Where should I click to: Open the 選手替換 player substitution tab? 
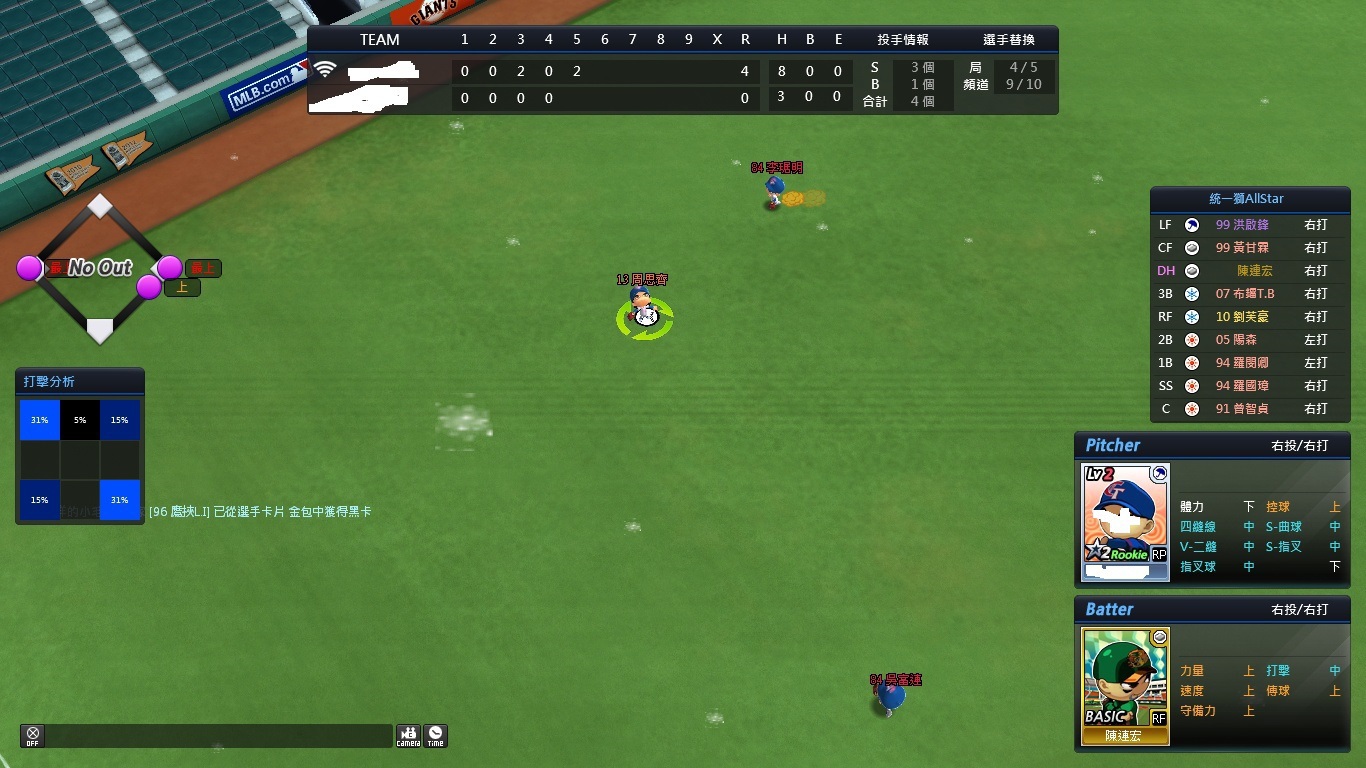(1008, 40)
